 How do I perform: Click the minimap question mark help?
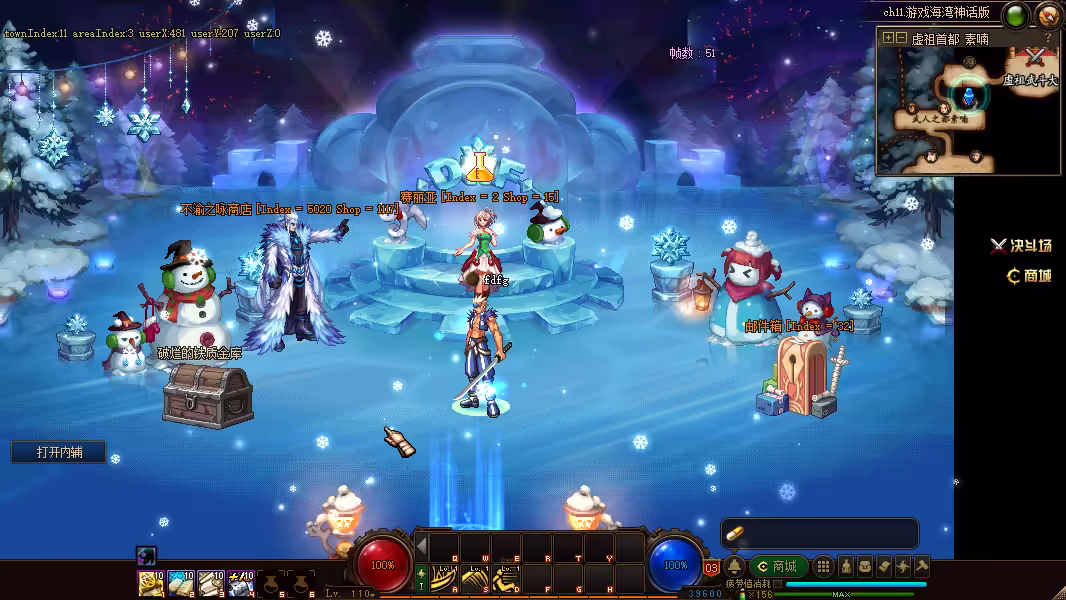tap(1048, 38)
